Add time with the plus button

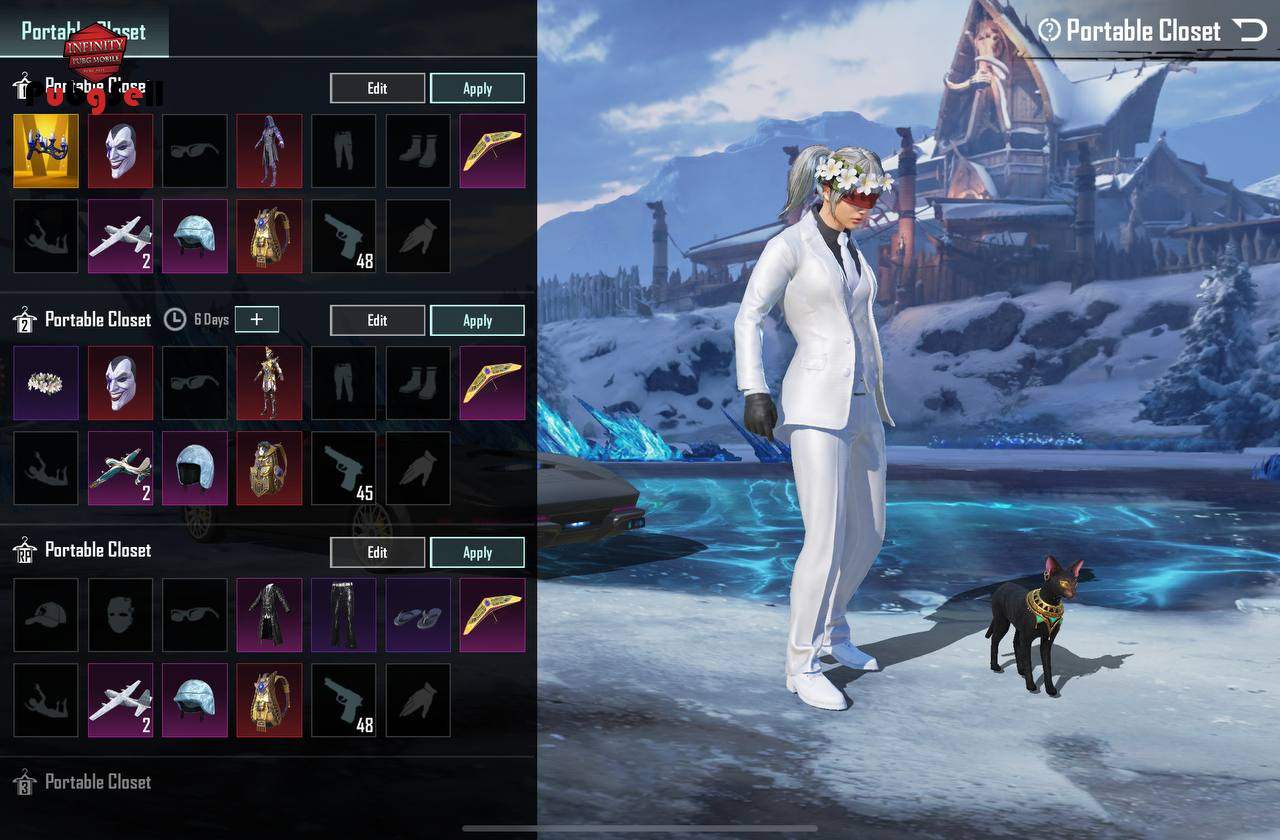(x=257, y=319)
